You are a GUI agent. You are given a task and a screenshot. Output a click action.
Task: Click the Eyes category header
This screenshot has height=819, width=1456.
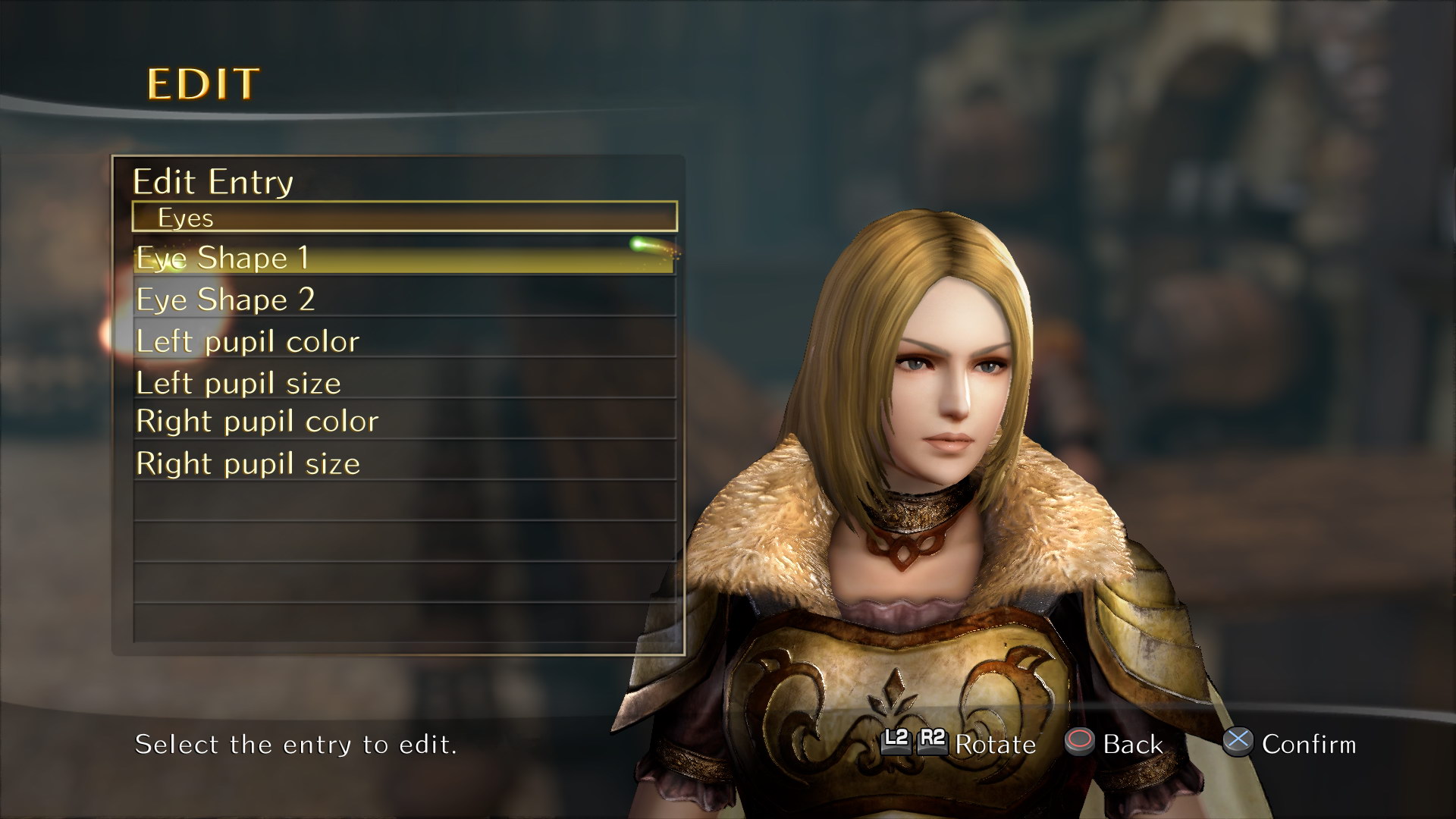pyautogui.click(x=403, y=217)
